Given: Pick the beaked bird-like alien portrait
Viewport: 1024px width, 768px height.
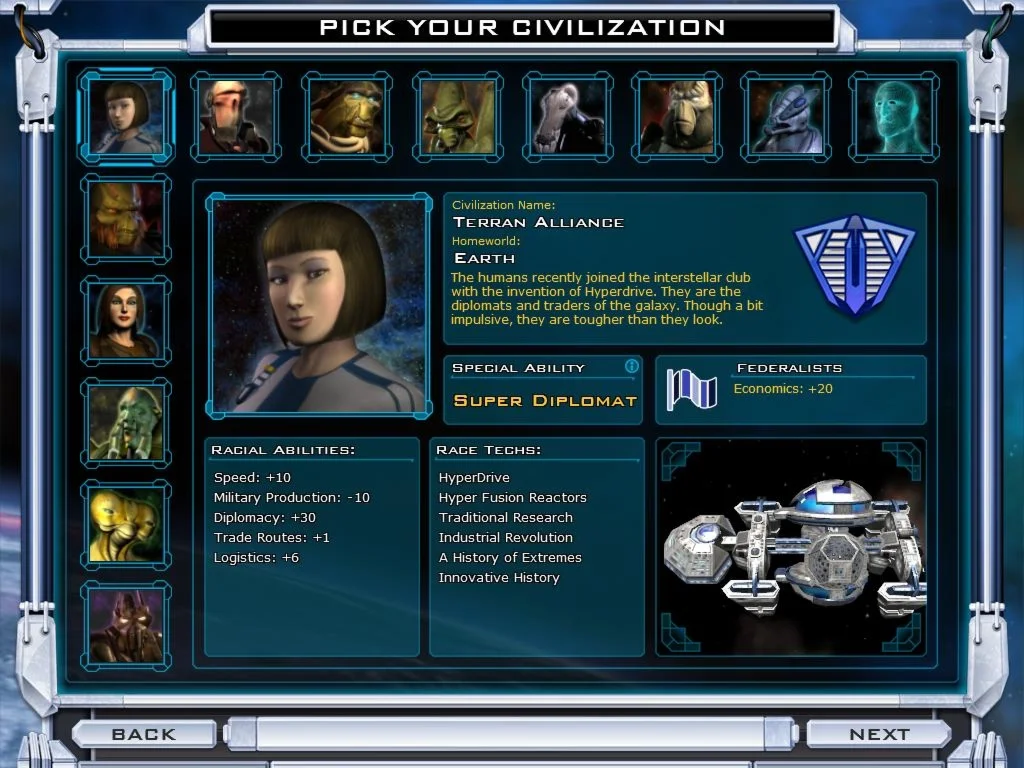Looking at the screenshot, I should coord(677,117).
